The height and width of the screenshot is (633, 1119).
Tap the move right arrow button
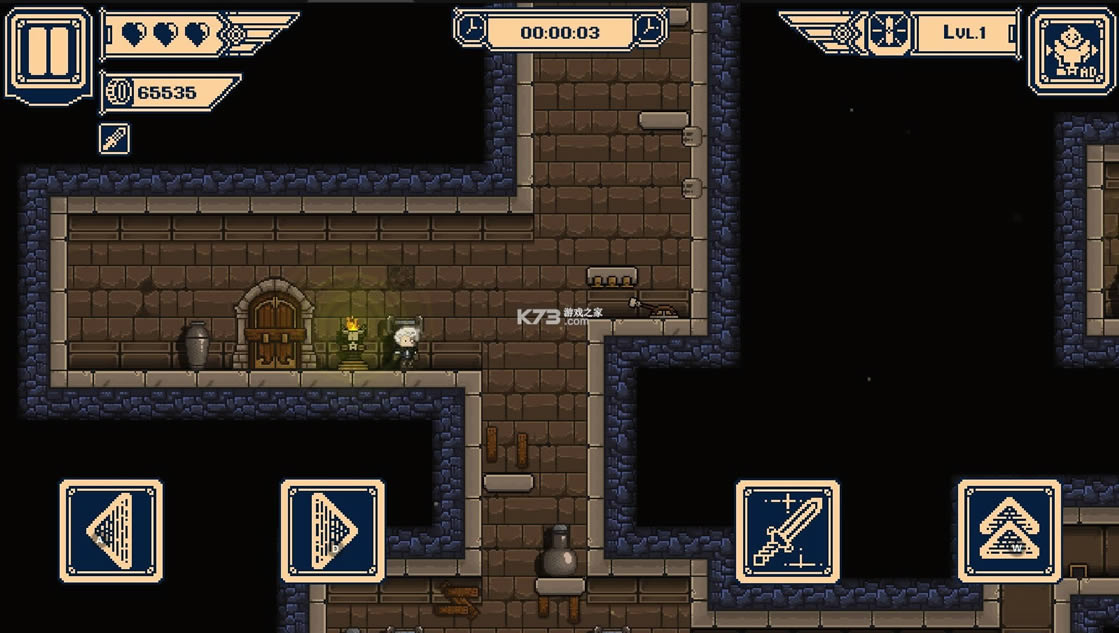333,531
